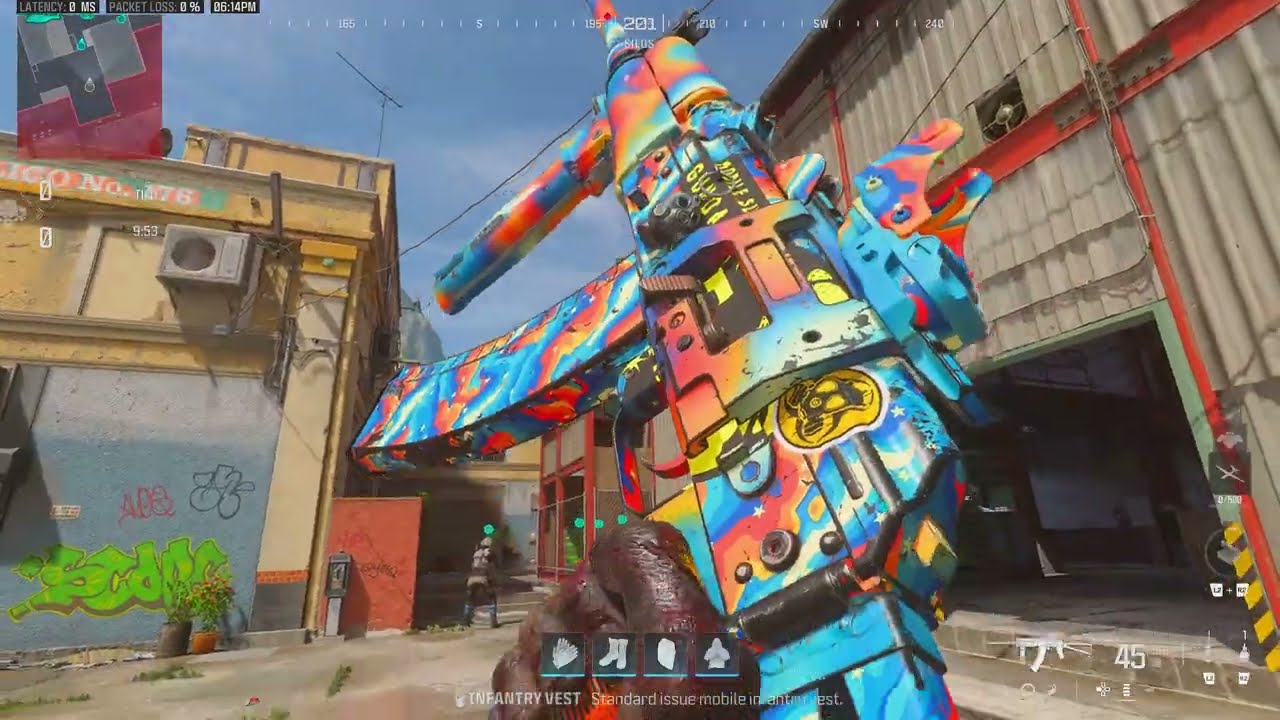Viewport: 1280px width, 720px height.
Task: Select the boots gear slot
Action: 615,655
